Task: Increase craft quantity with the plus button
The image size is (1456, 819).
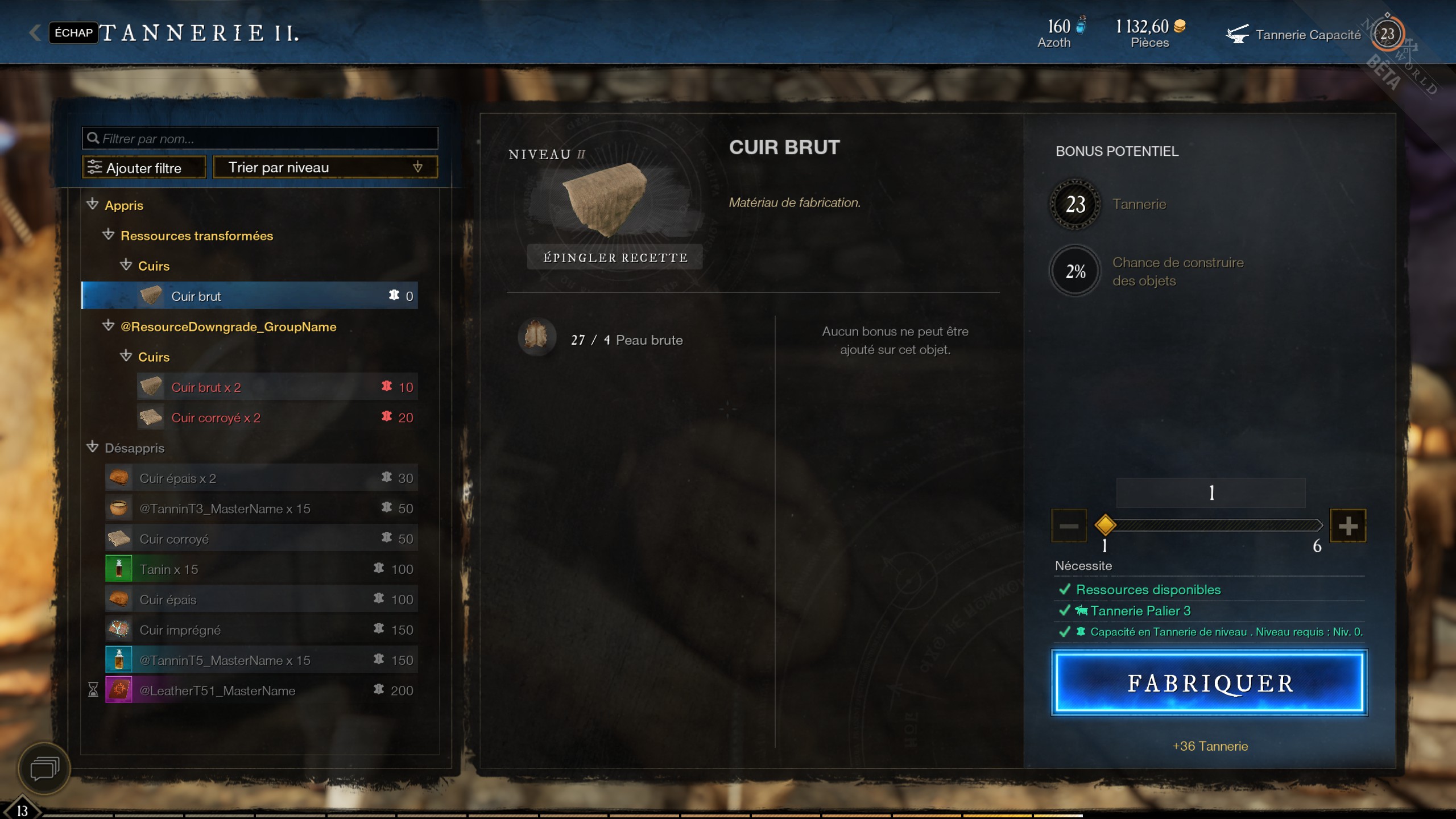Action: [x=1347, y=526]
